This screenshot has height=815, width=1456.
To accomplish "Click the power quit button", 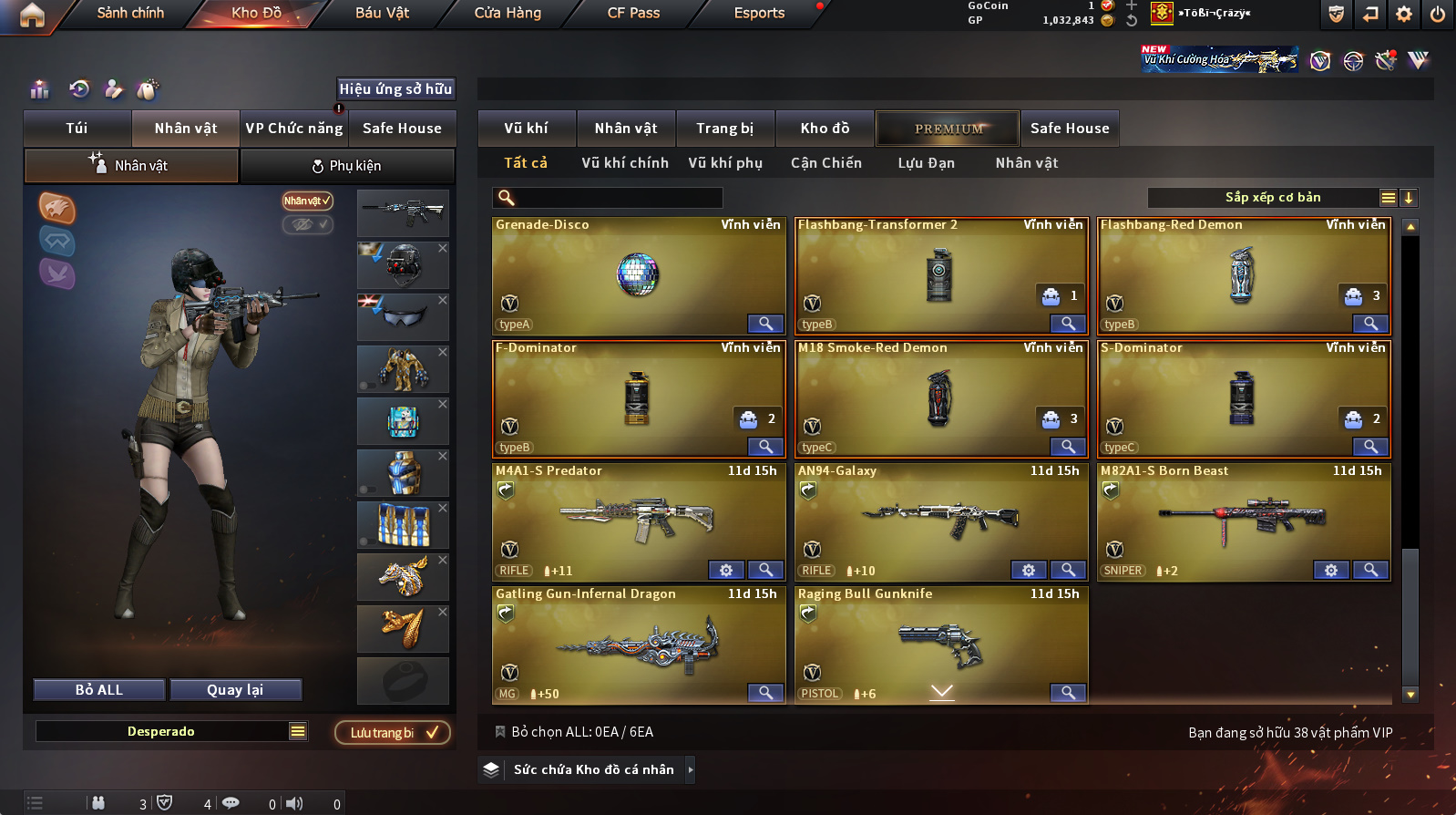I will 1438,14.
